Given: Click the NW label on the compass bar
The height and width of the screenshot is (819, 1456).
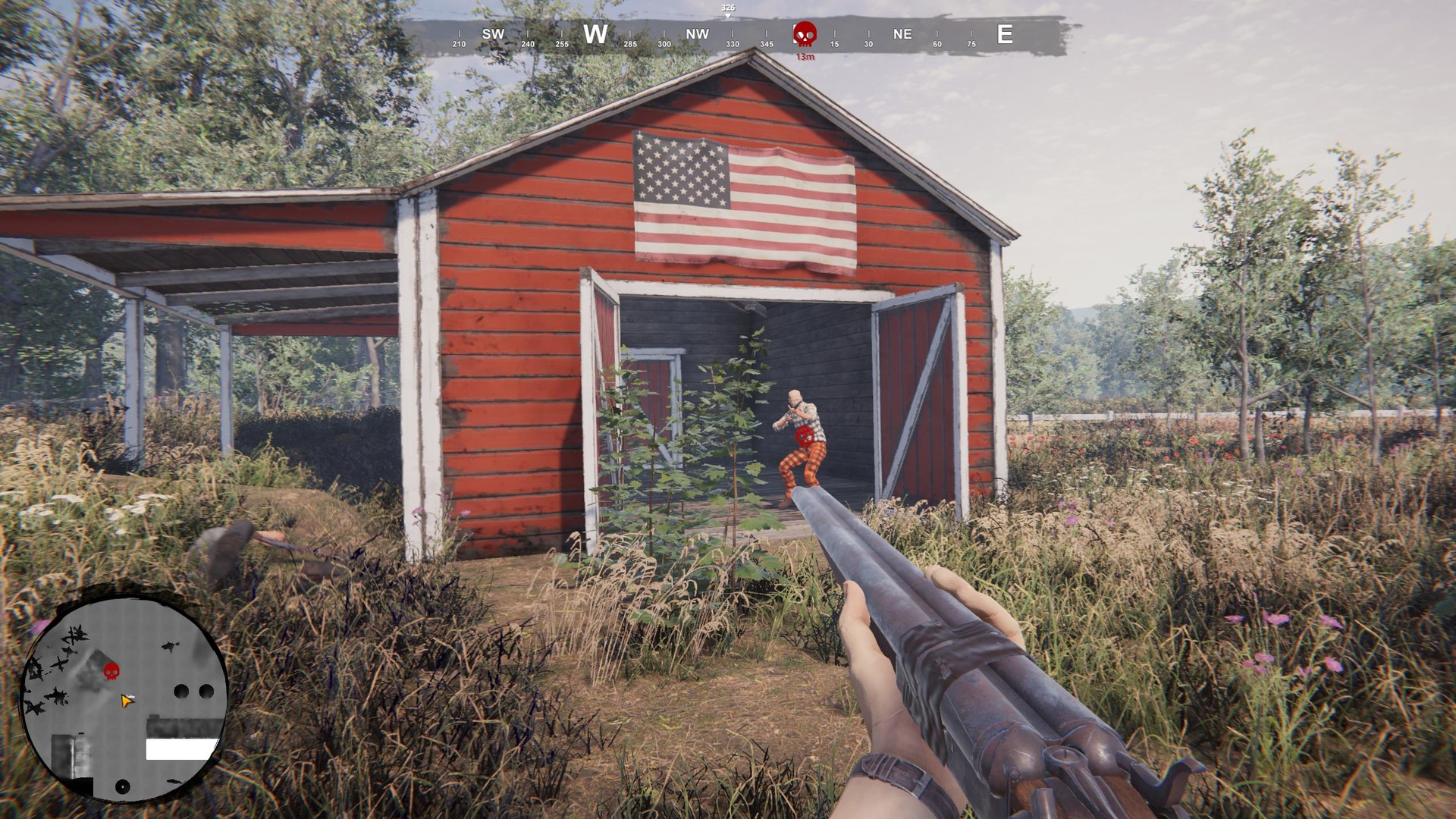Looking at the screenshot, I should [696, 34].
